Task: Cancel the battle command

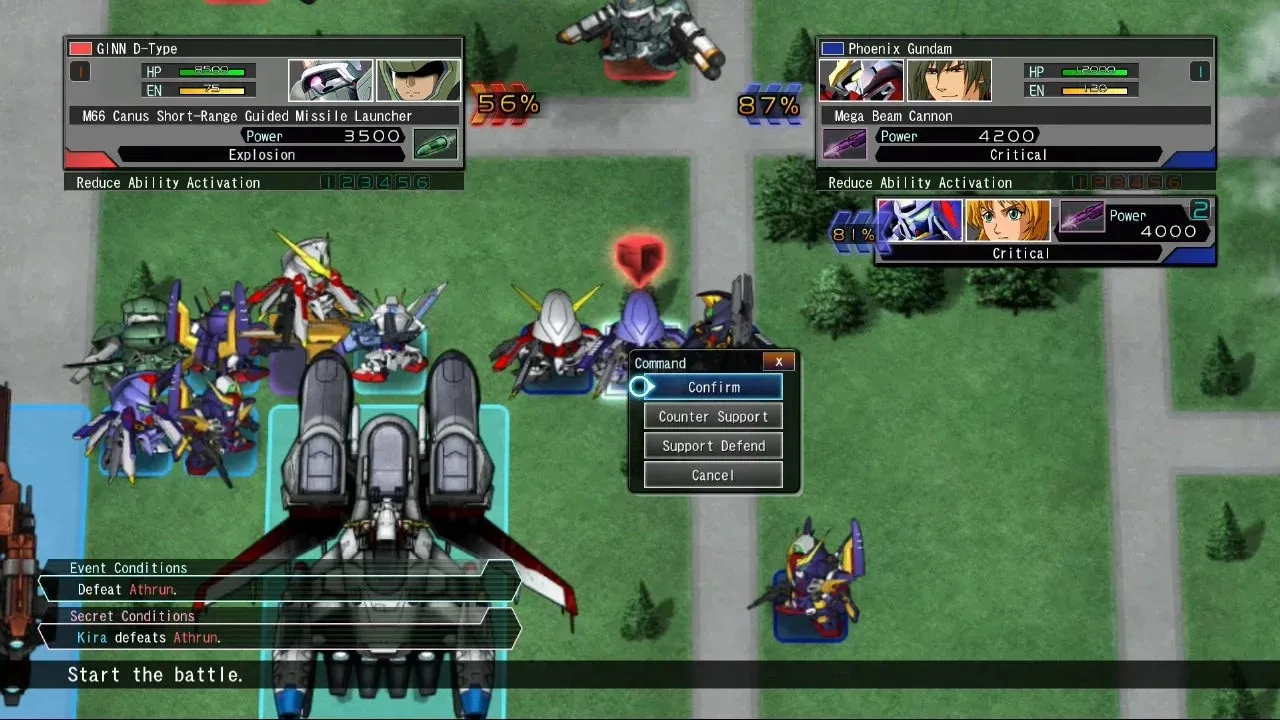Action: [x=713, y=475]
